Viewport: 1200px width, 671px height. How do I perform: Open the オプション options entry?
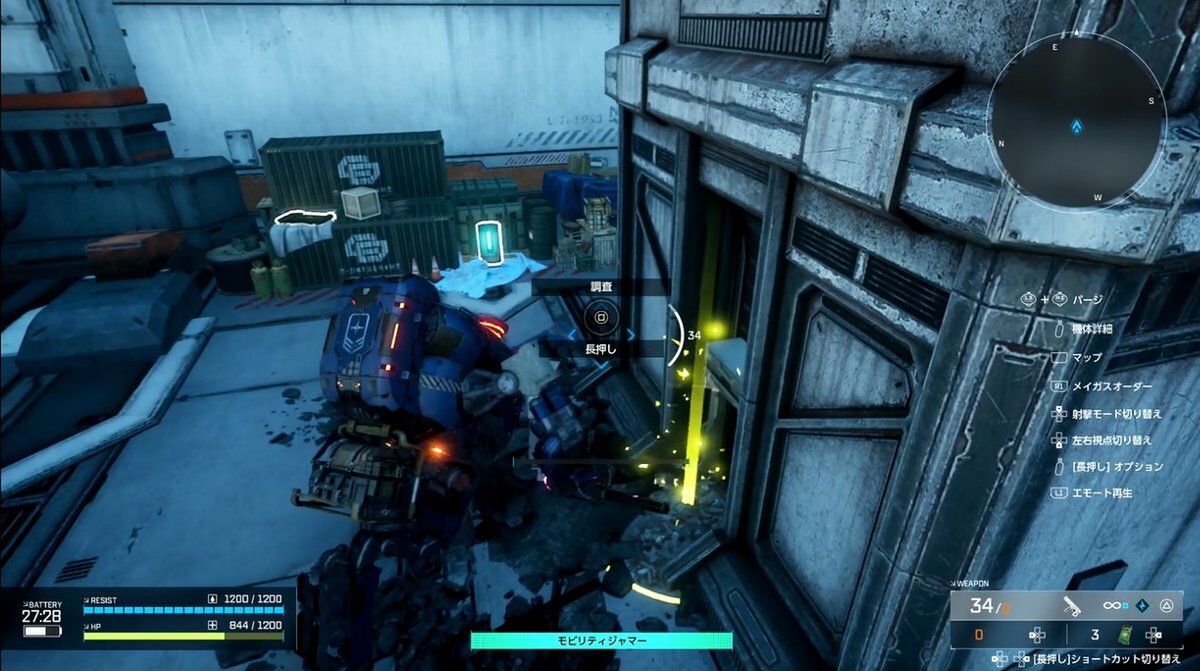point(1117,467)
